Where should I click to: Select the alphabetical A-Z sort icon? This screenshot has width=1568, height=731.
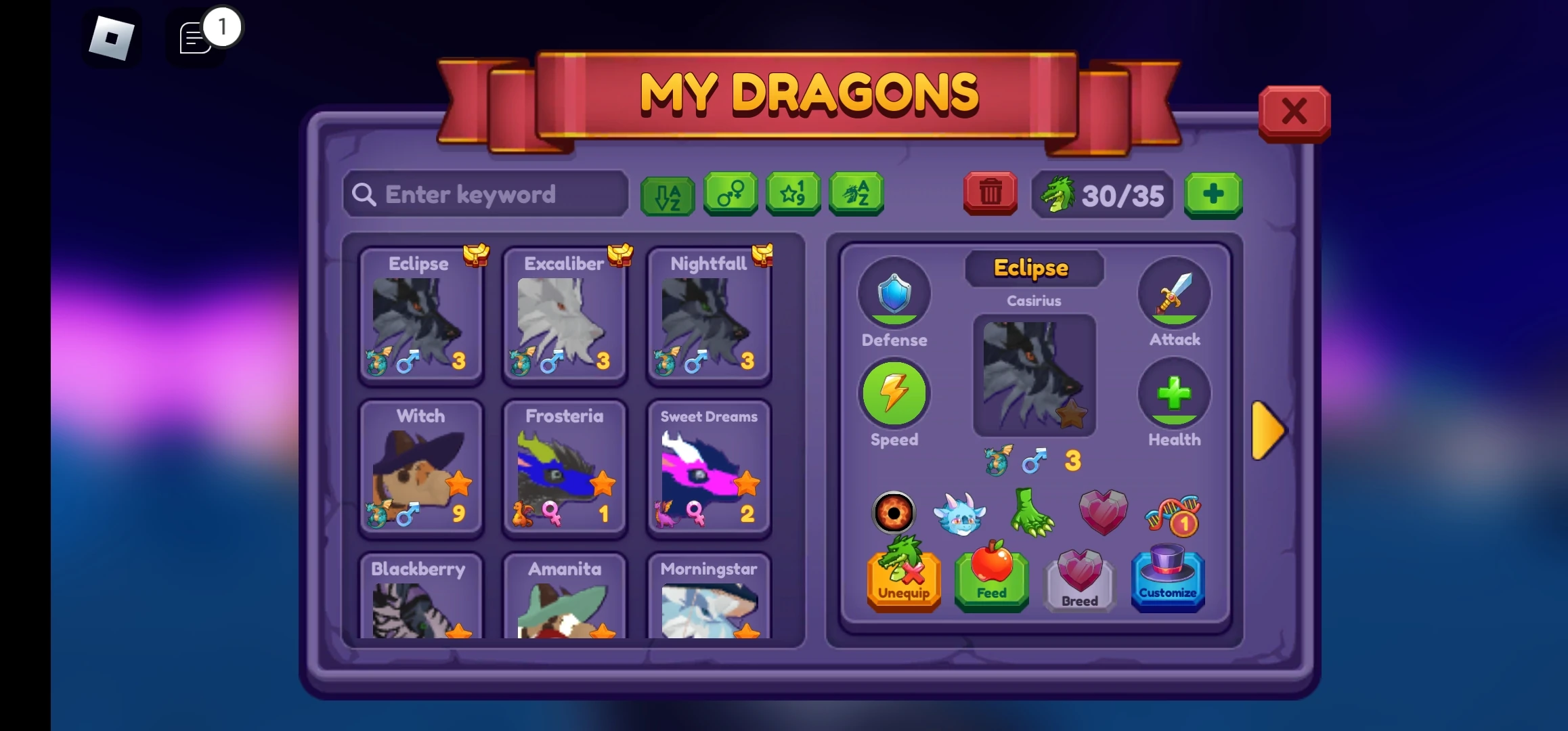(667, 196)
